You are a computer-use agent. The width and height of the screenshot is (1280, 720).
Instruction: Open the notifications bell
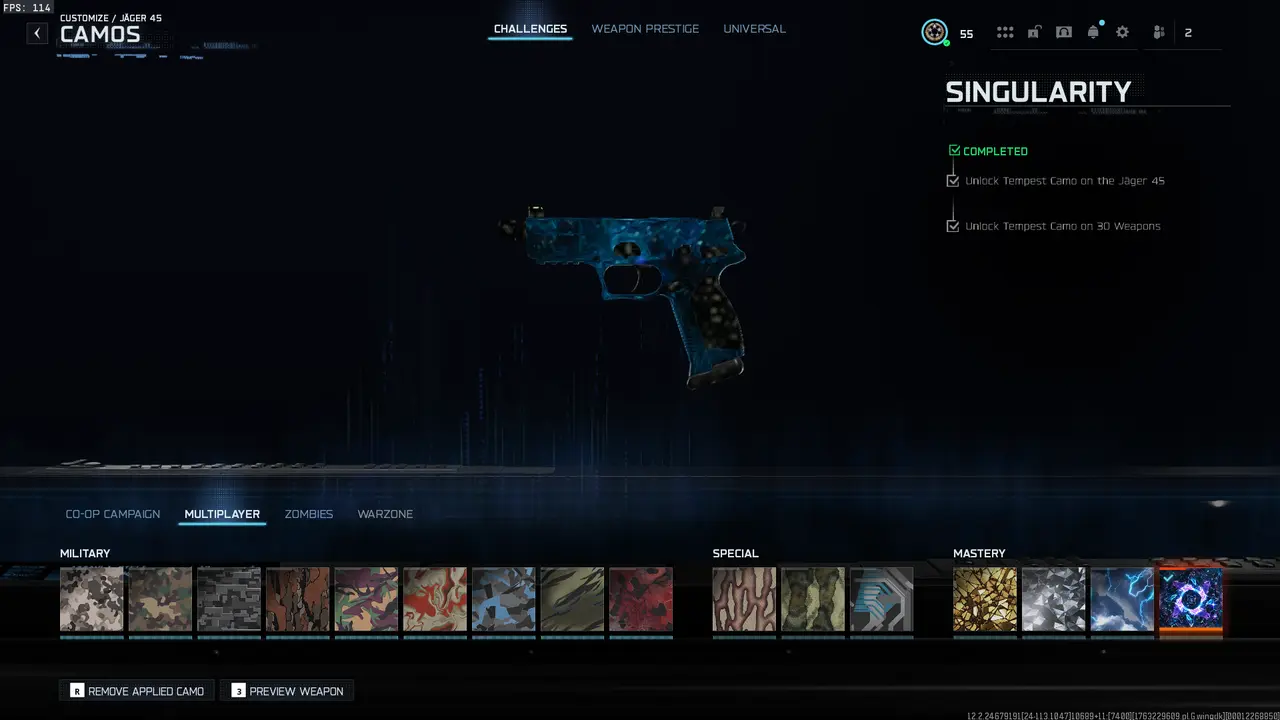1093,31
